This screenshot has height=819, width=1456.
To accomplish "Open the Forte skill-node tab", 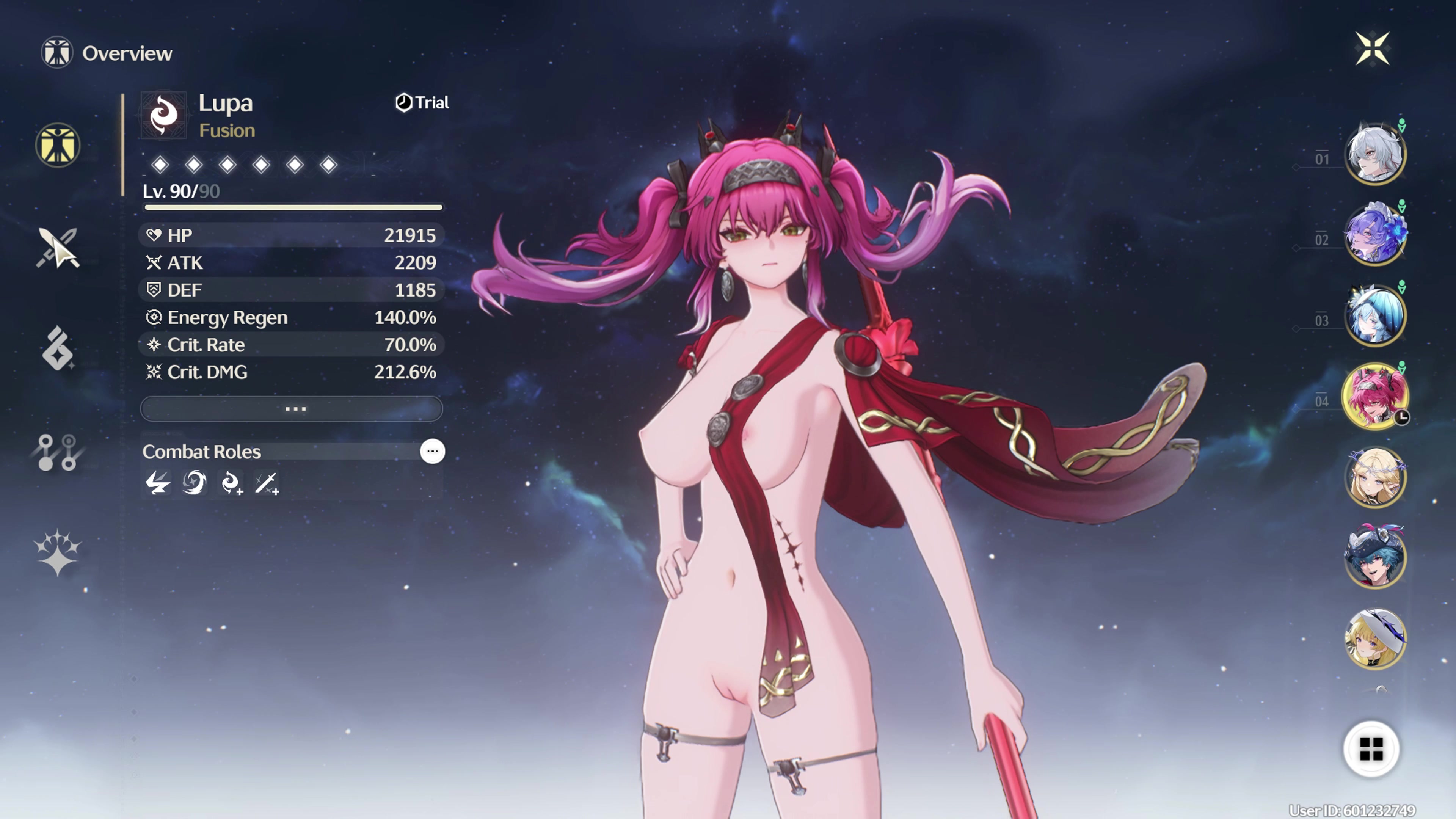I will (58, 452).
